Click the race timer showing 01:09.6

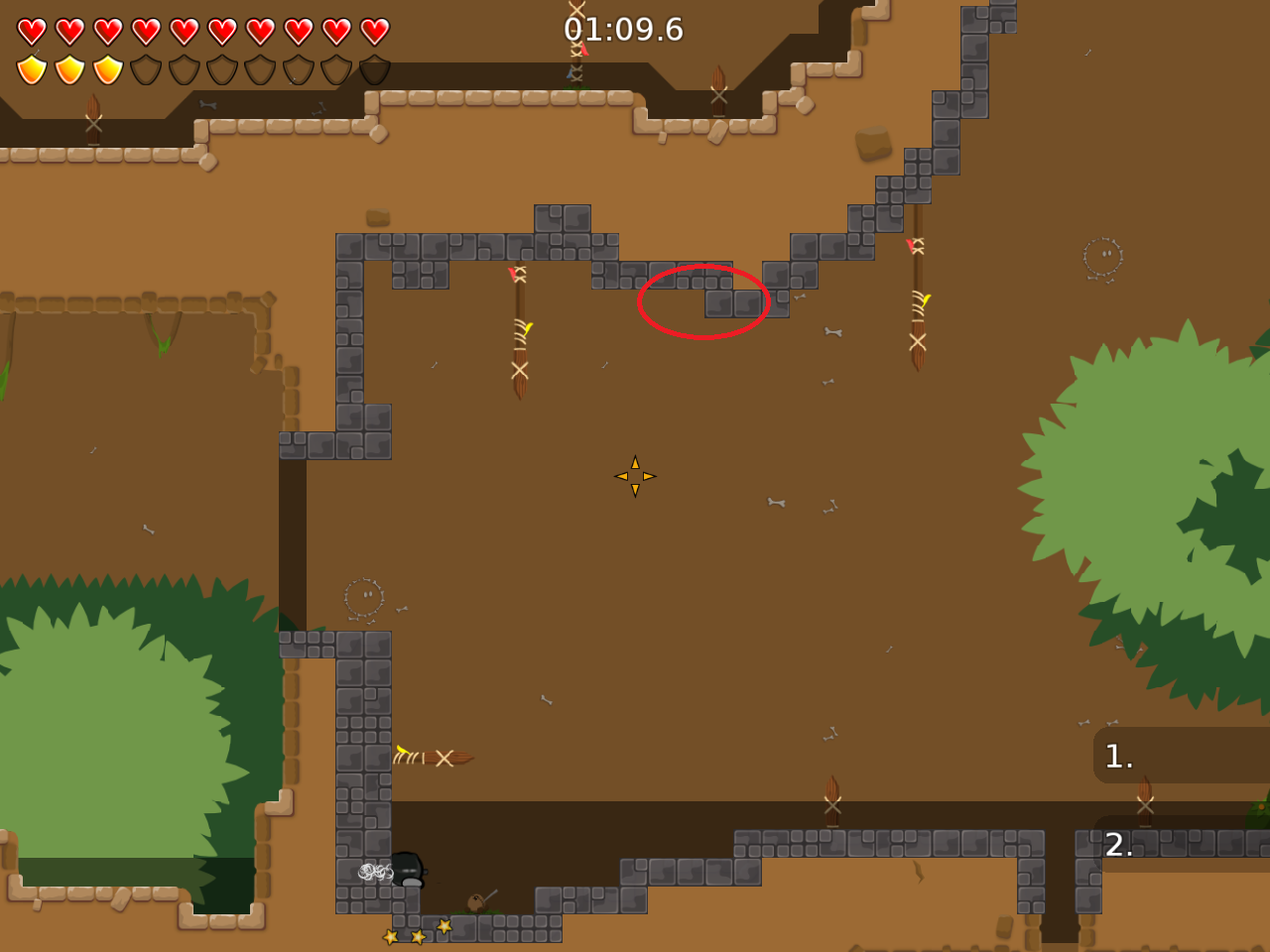tap(623, 31)
